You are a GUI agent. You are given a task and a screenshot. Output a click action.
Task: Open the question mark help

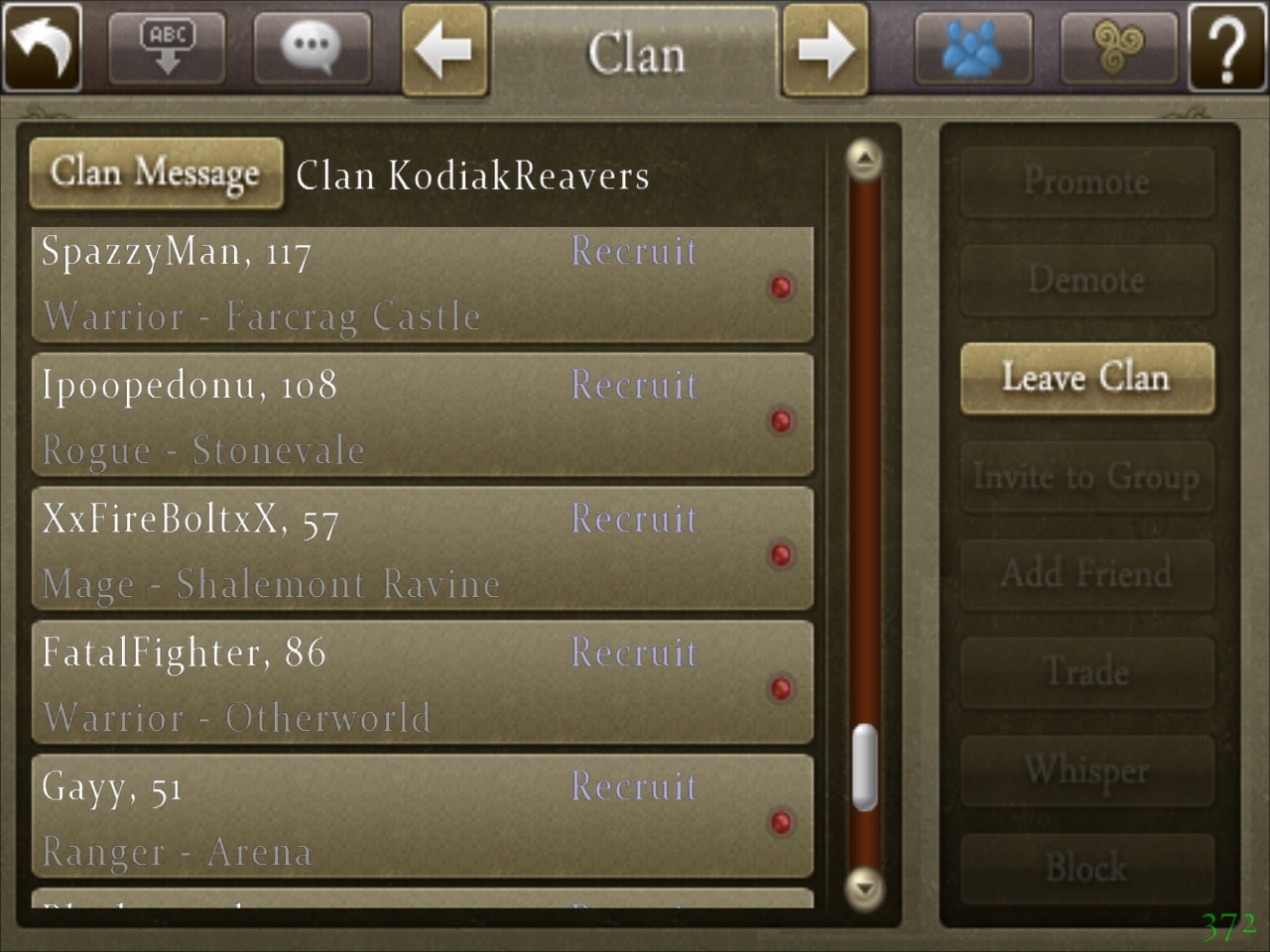pos(1226,47)
